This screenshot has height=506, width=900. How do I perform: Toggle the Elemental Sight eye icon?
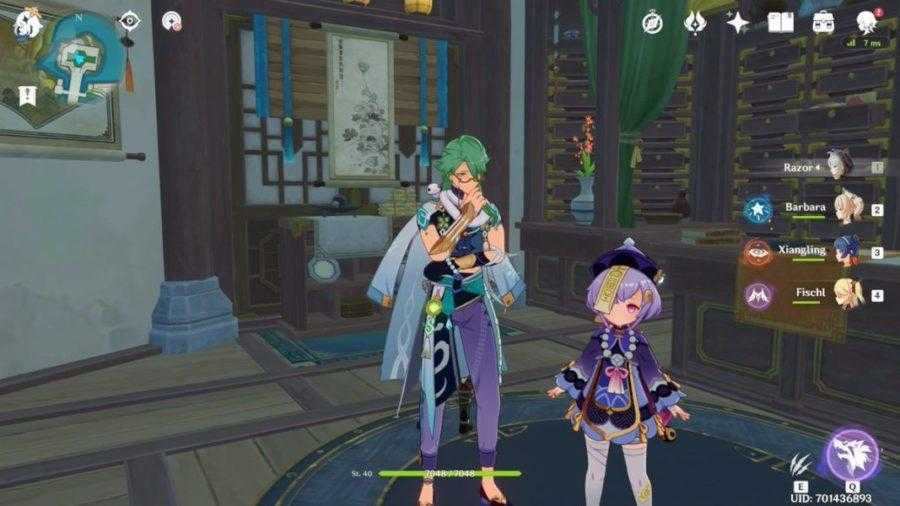129,21
